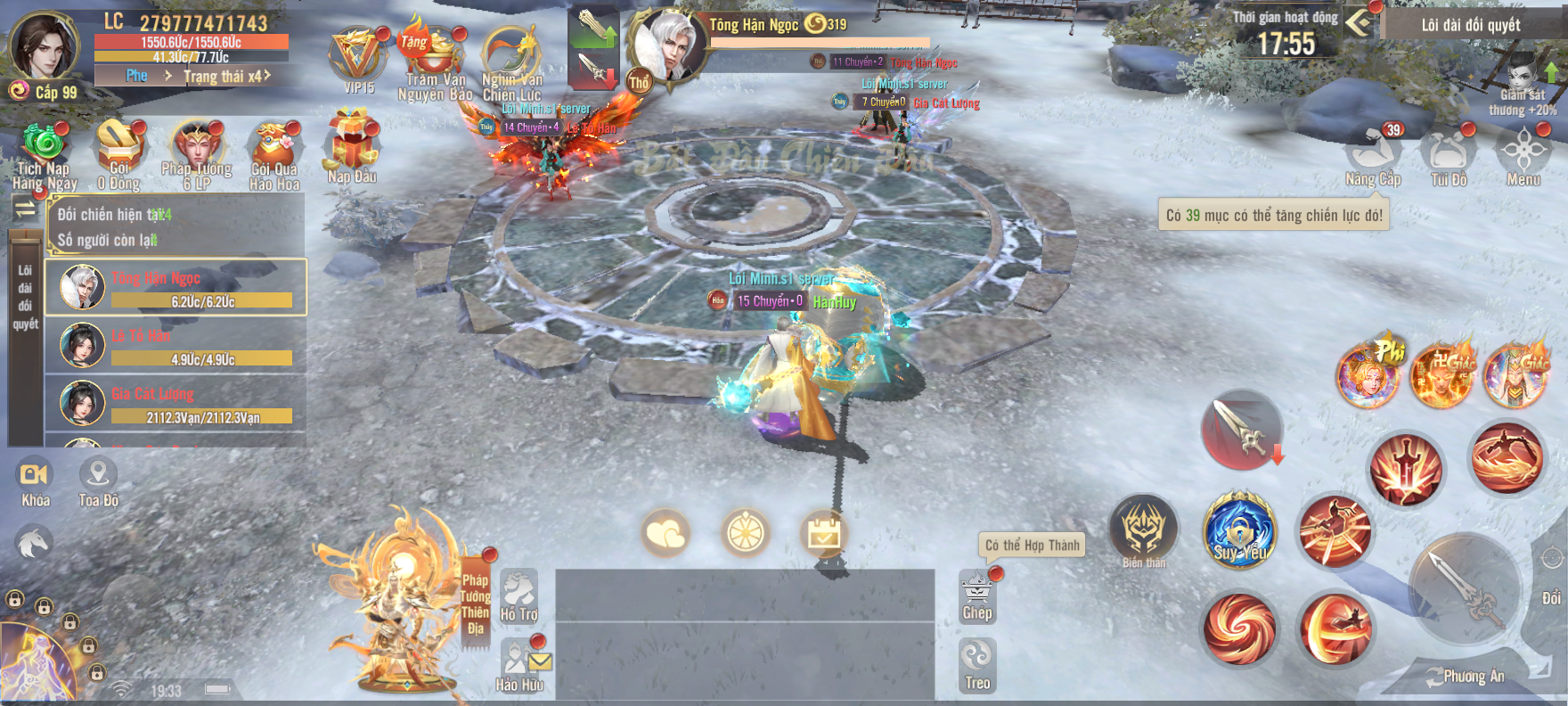Open the Tích Nạp Hàng Ngày reward
This screenshot has height=706, width=1568.
(44, 150)
